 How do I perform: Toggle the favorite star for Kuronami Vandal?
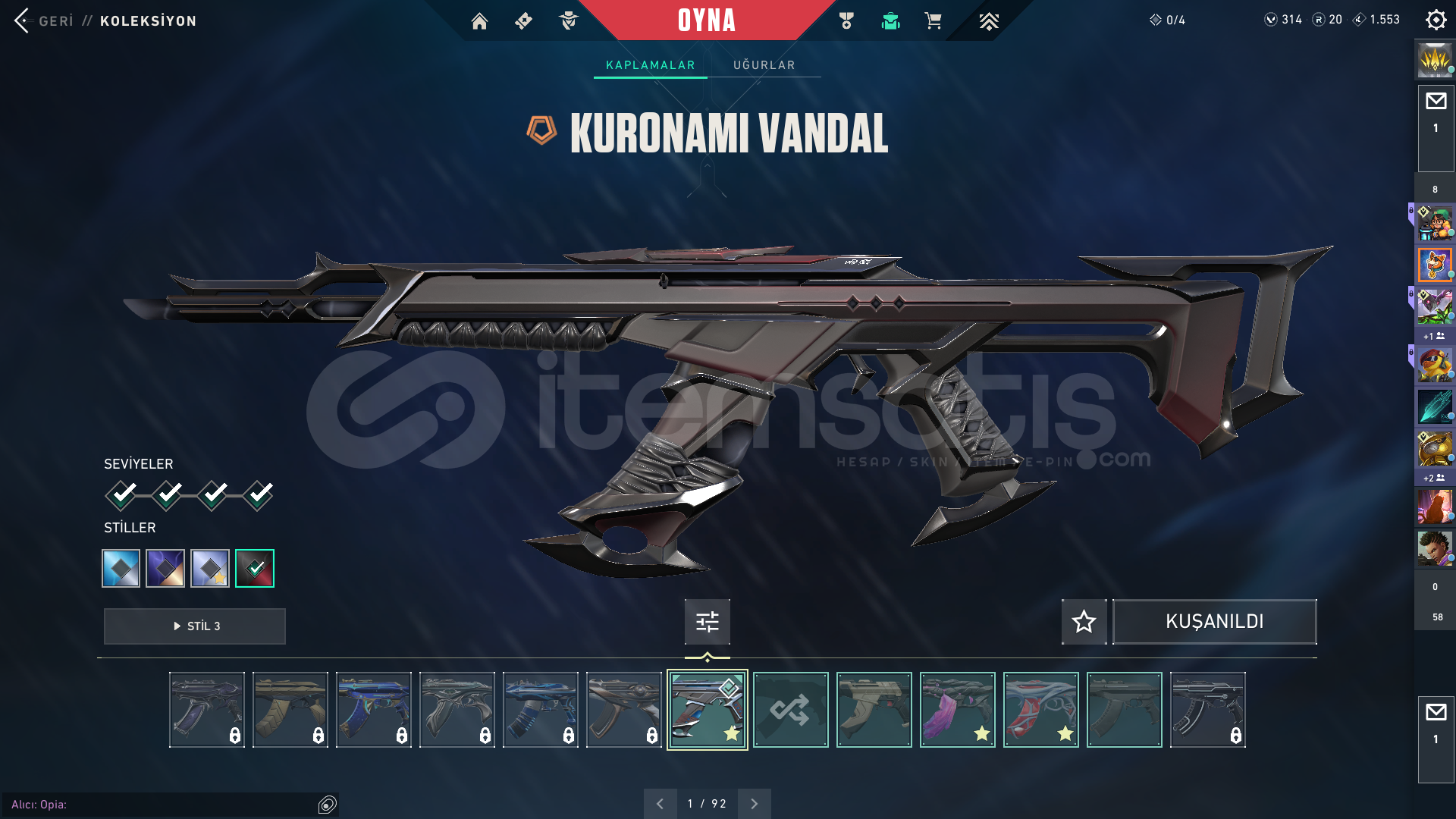(x=1083, y=622)
